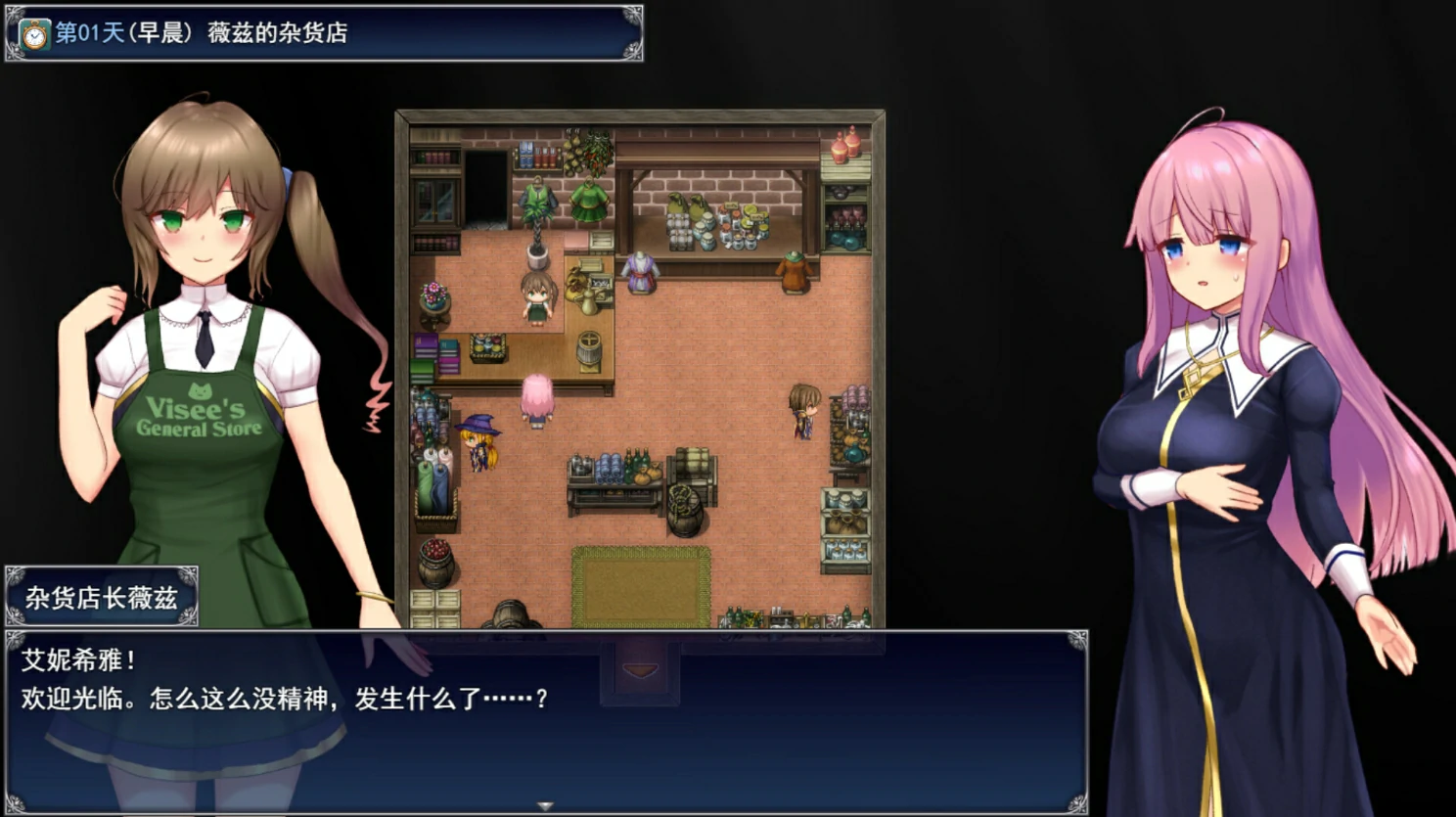The width and height of the screenshot is (1456, 817).
Task: Click the orange robe hanging on the wall
Action: [x=791, y=272]
